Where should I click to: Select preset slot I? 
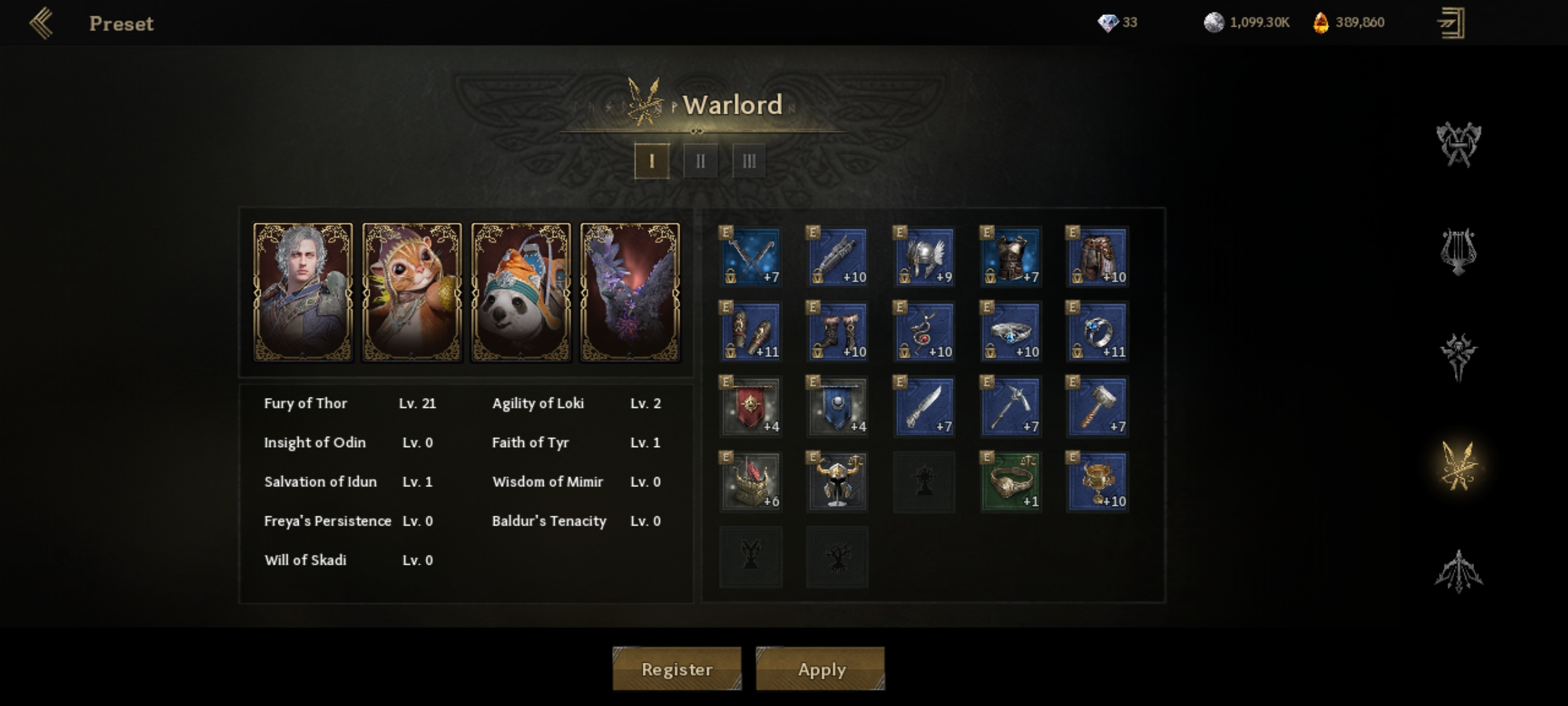[x=651, y=161]
